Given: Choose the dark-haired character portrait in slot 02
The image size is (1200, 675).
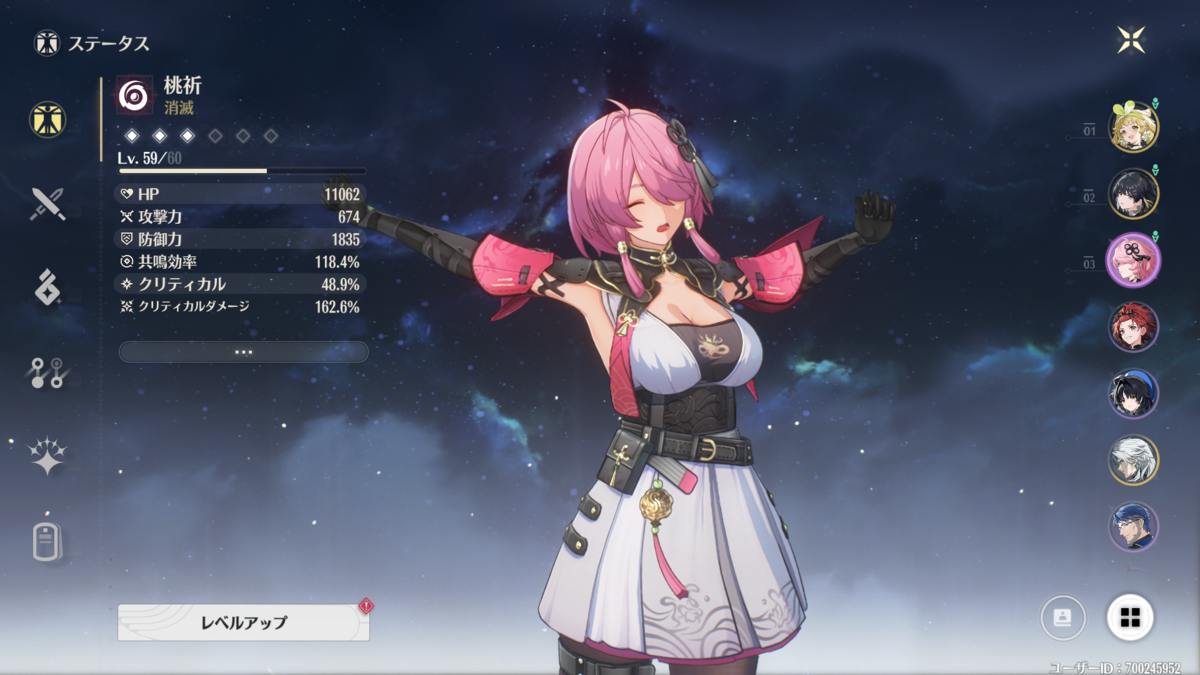Looking at the screenshot, I should (1133, 194).
